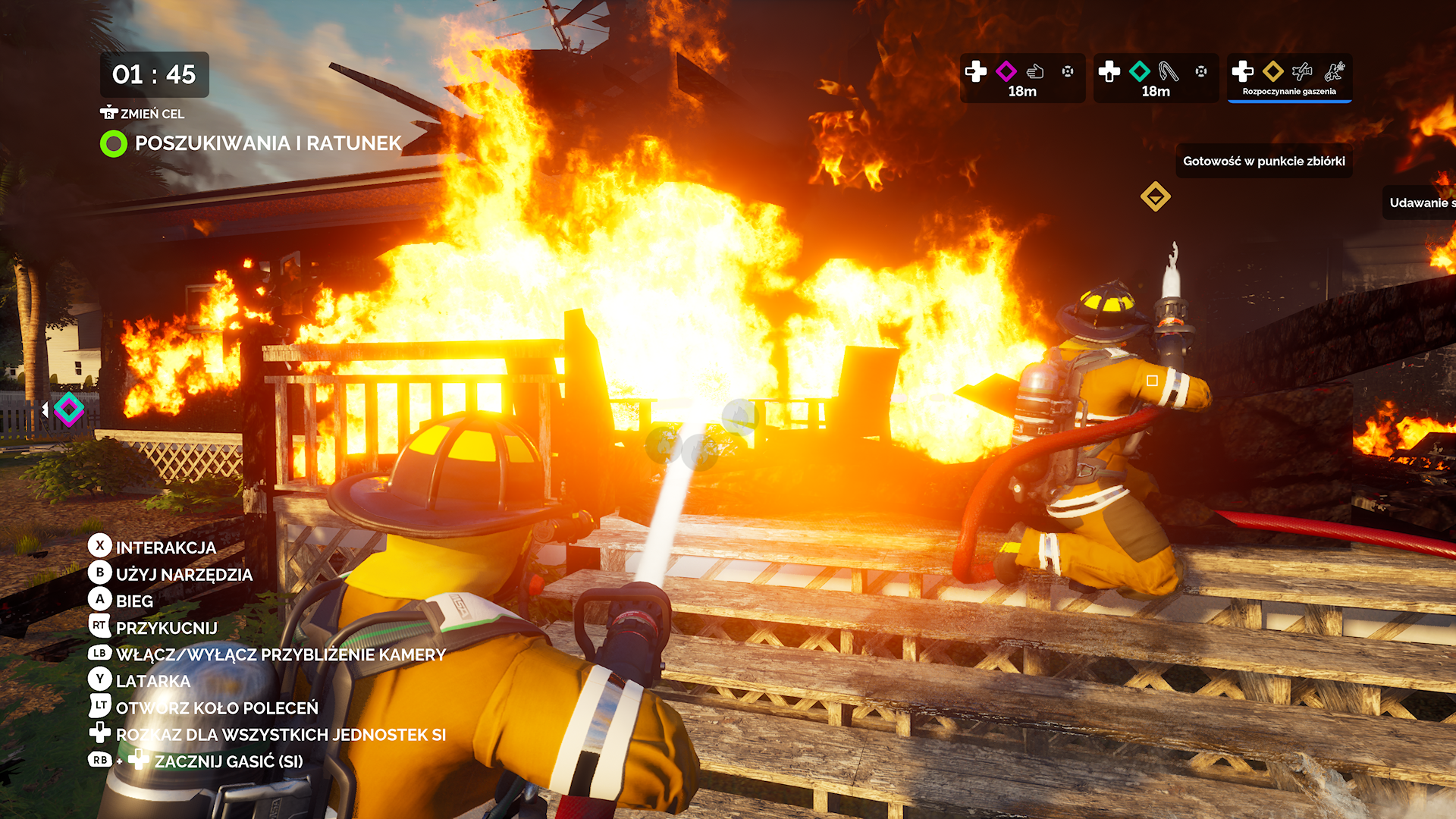
Task: Click the fire nozzle icon in yellow panel
Action: coord(1302,71)
